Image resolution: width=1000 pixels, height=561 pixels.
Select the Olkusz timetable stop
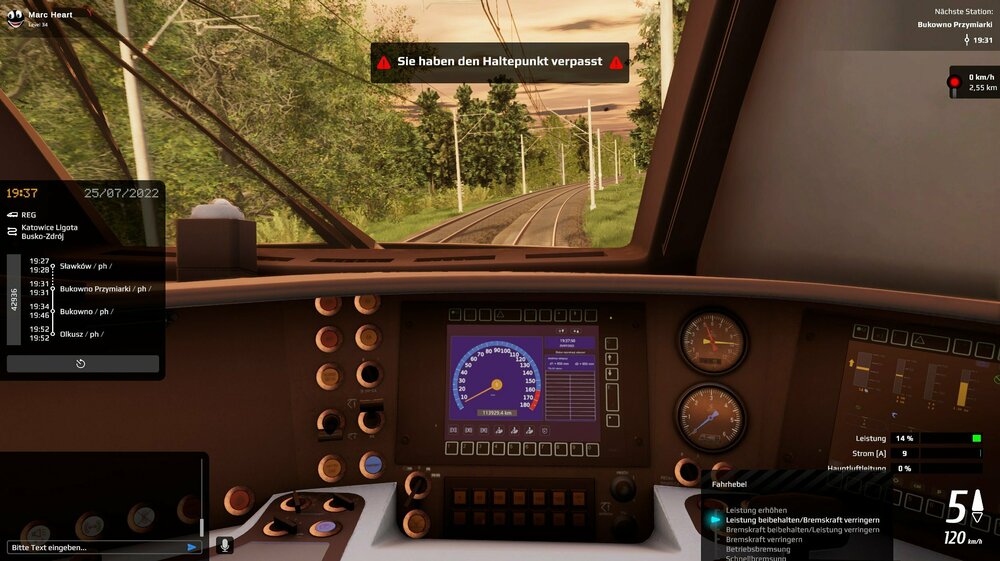point(80,334)
